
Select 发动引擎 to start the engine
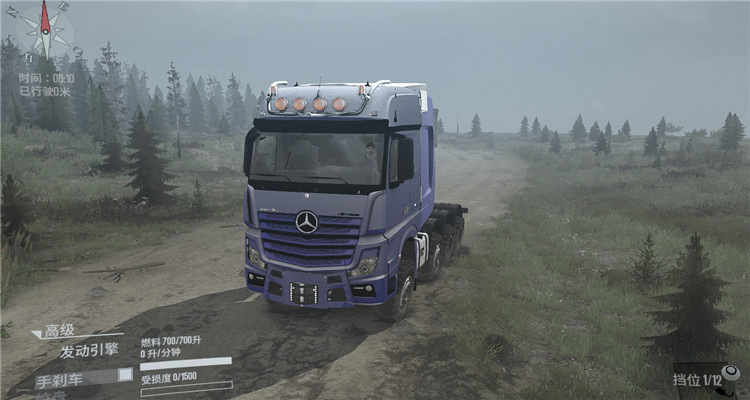[88, 350]
